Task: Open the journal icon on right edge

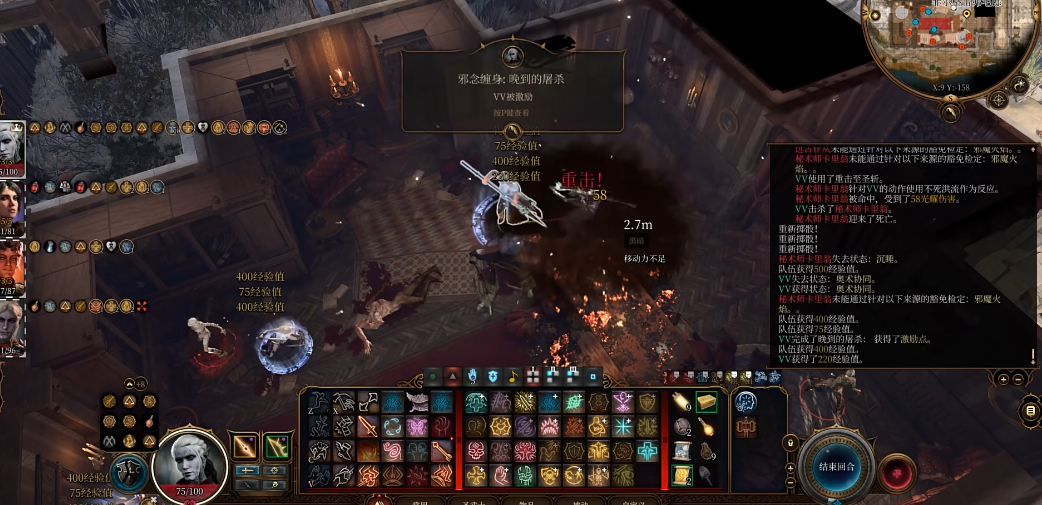Action: 1030,410
